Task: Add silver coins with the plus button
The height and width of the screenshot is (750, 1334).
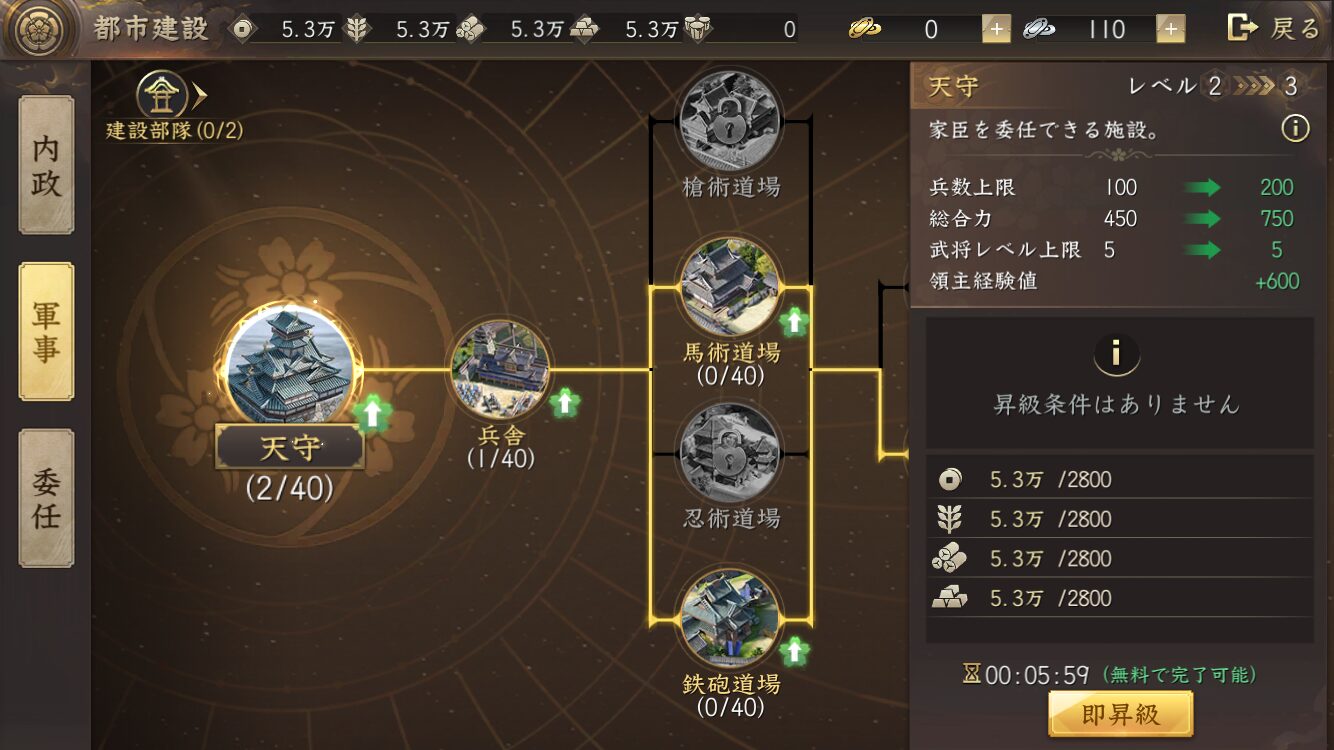Action: [x=1171, y=29]
